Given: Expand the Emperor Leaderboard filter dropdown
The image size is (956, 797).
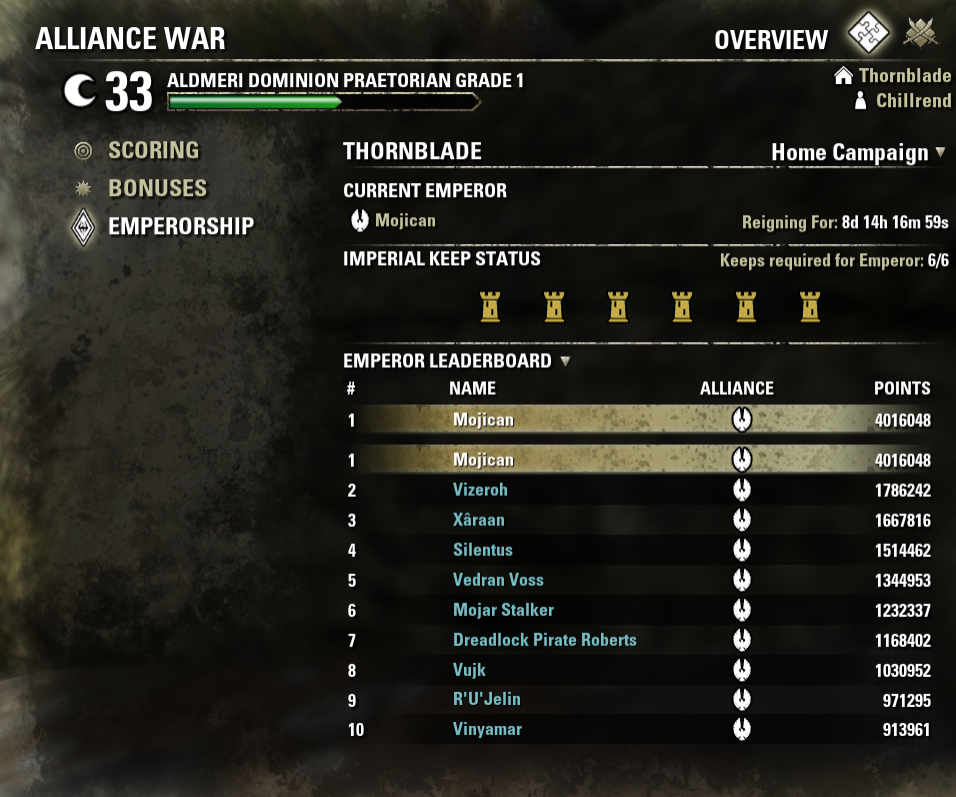Looking at the screenshot, I should click(x=566, y=361).
